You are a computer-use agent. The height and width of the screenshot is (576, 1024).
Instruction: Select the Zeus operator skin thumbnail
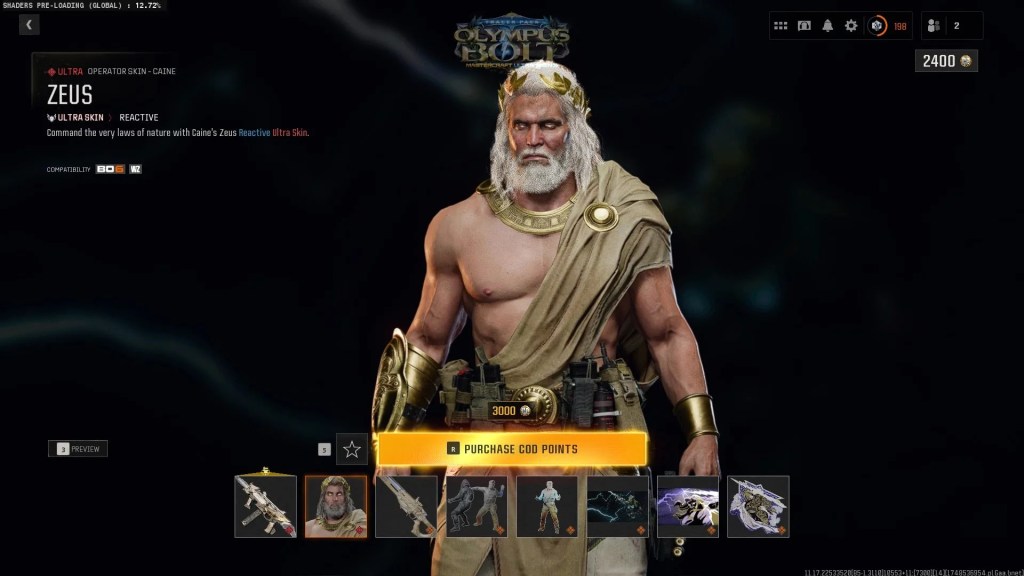tap(335, 506)
